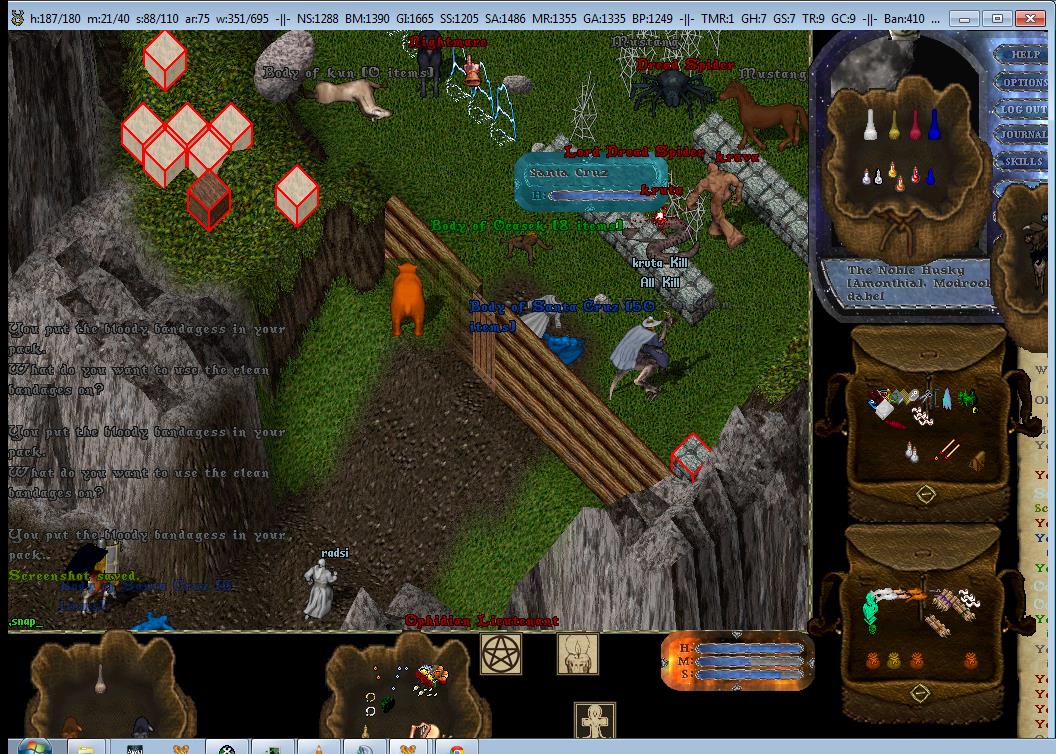Open the Help menu button
Screen dimensions: 1056x754
pyautogui.click(x=1025, y=54)
